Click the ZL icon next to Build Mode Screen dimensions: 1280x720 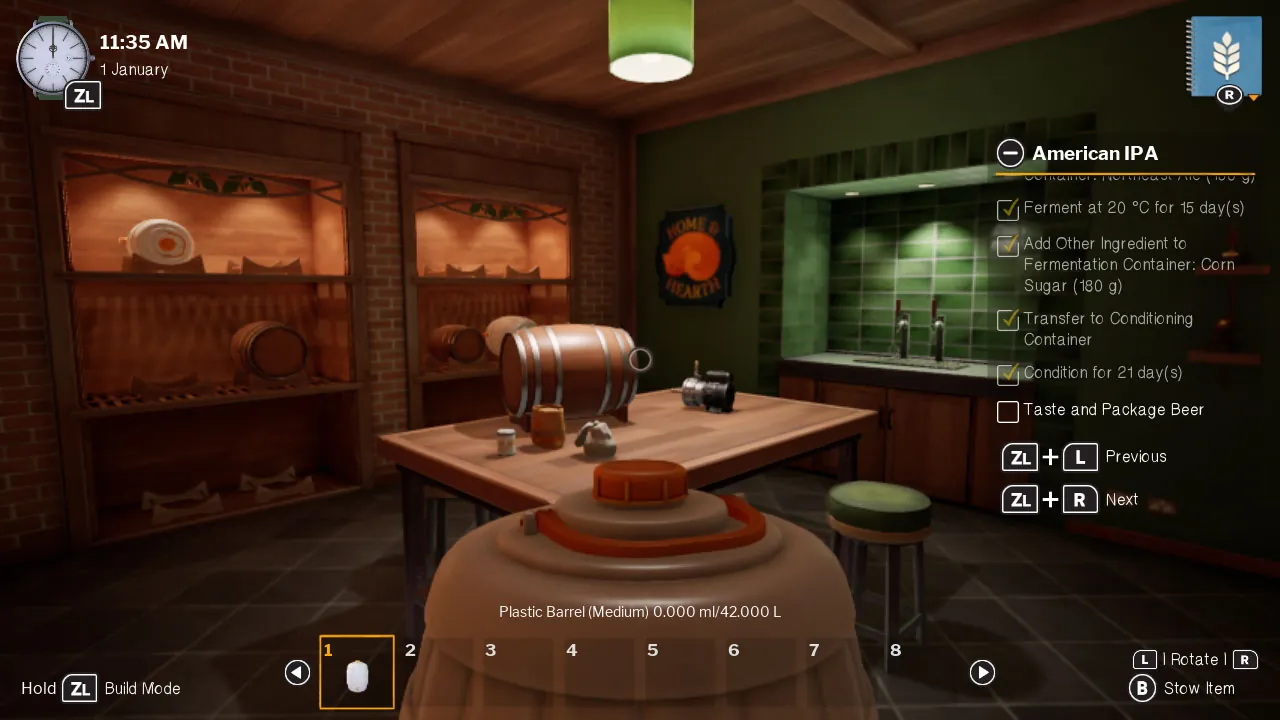80,688
